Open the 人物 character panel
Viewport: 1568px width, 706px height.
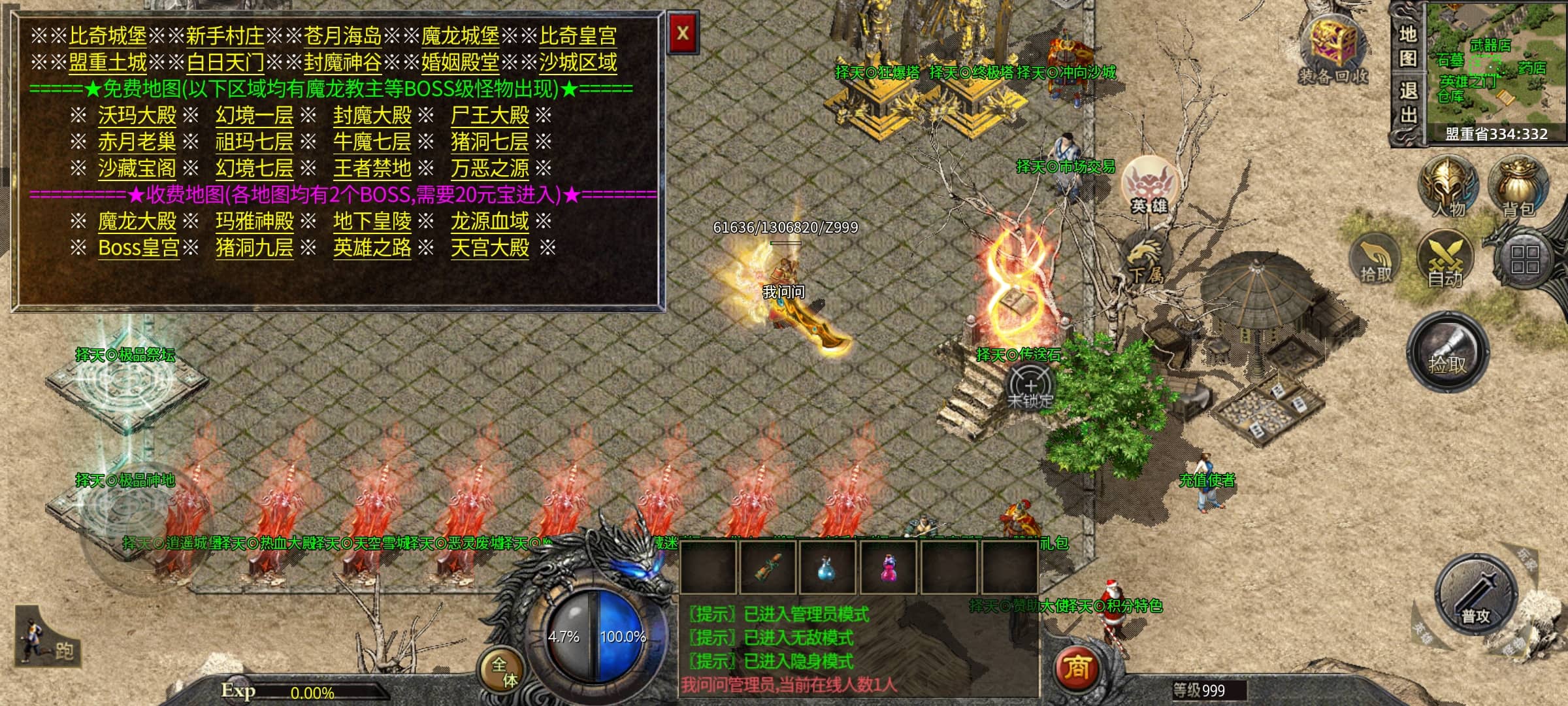point(1448,186)
